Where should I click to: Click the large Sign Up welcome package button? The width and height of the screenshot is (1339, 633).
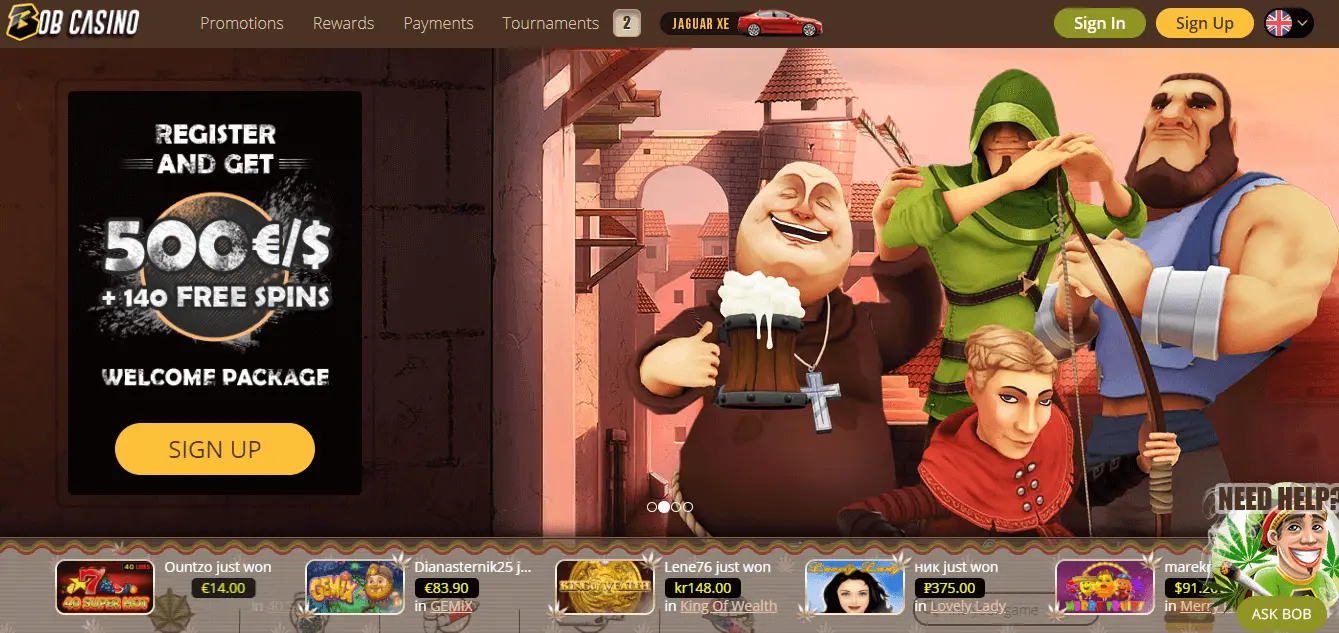(x=215, y=449)
